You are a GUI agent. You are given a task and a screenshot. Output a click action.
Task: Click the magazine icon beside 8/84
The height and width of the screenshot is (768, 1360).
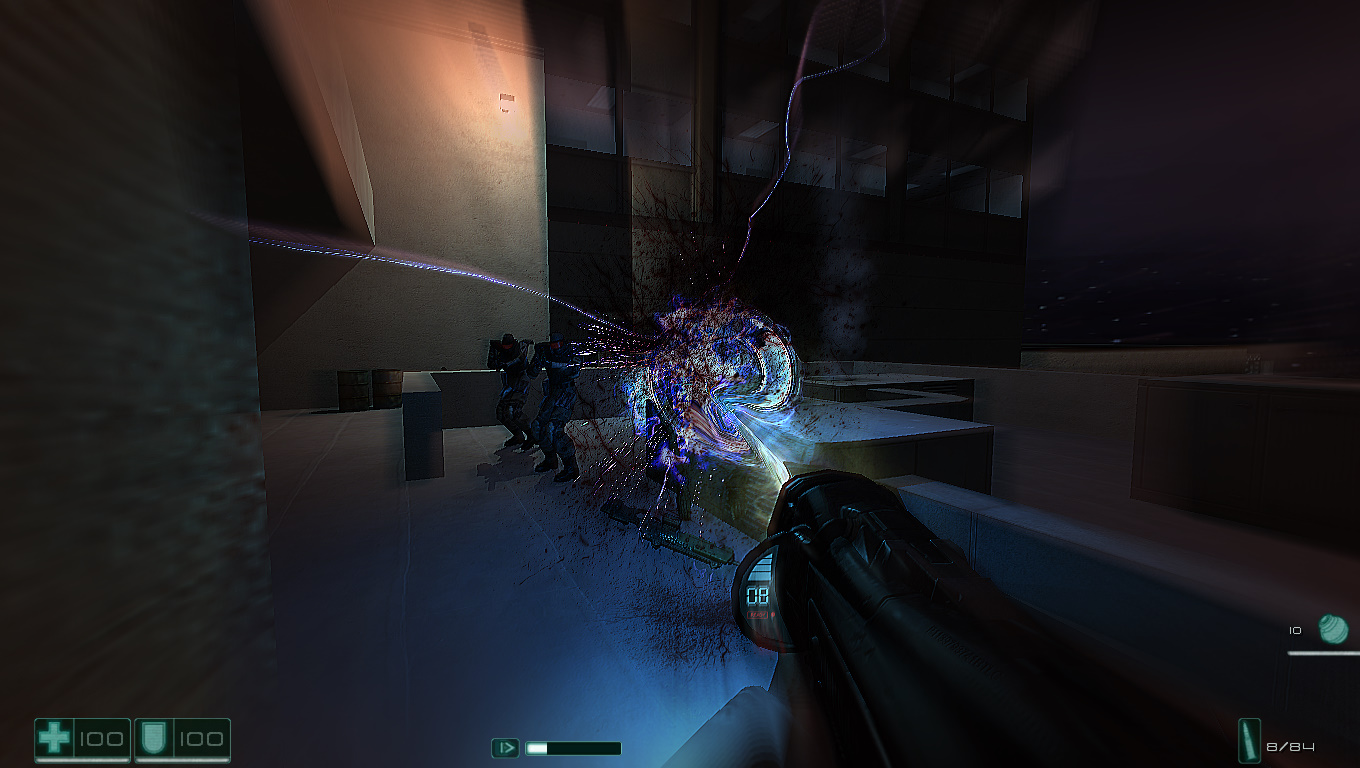pos(1250,741)
